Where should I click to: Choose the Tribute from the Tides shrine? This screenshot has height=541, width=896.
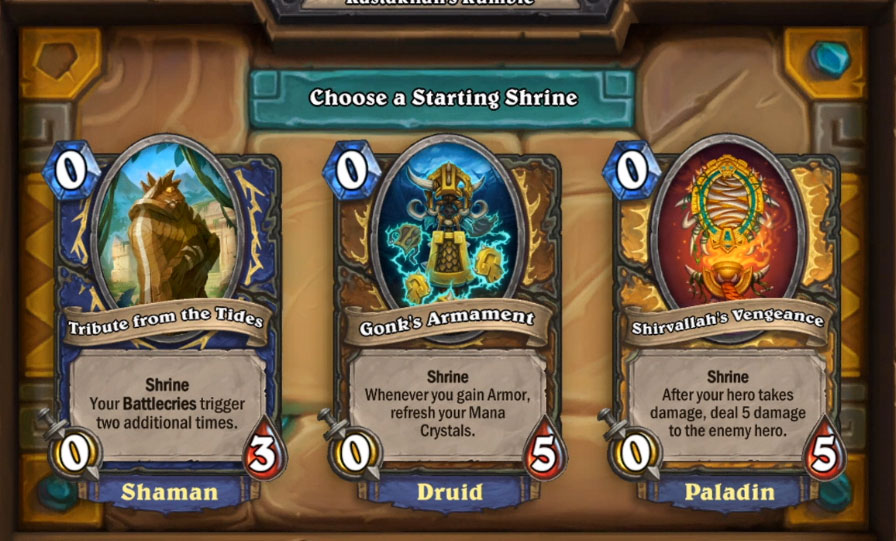pos(166,320)
